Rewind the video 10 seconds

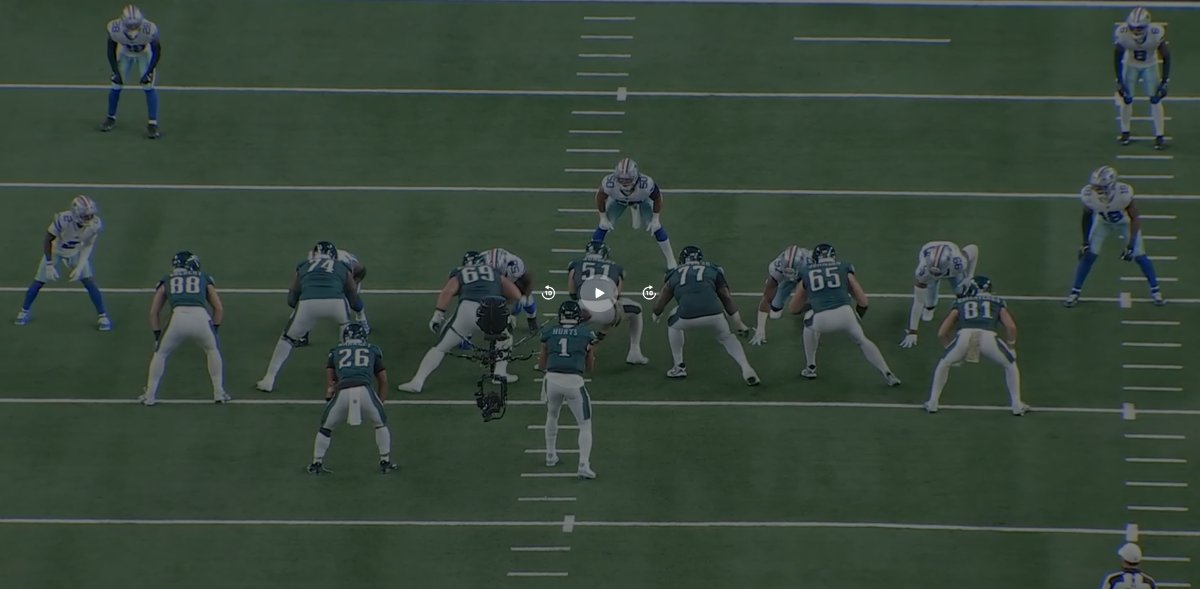coord(548,293)
